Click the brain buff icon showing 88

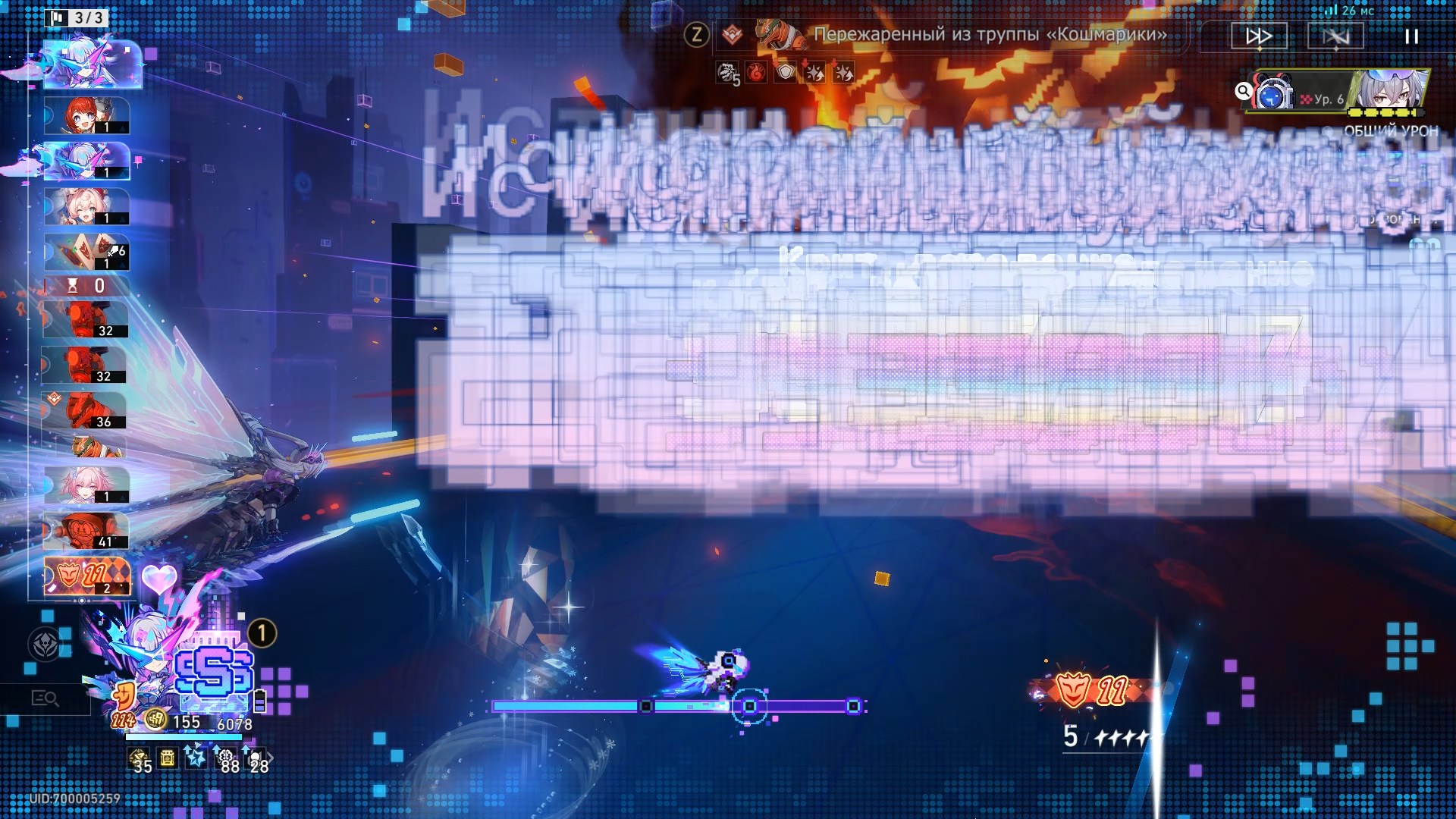[227, 759]
